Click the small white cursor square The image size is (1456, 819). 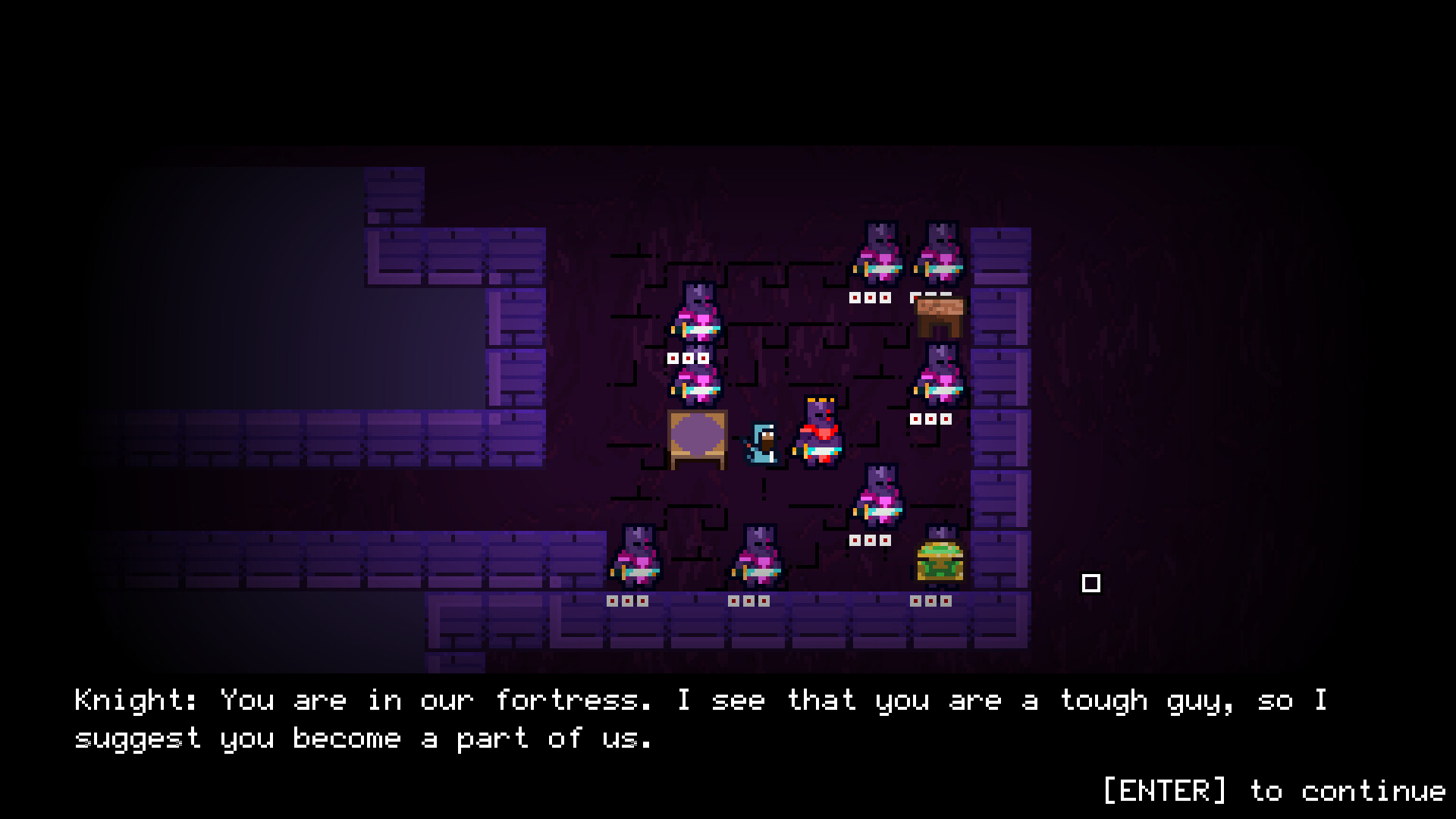coord(1090,584)
